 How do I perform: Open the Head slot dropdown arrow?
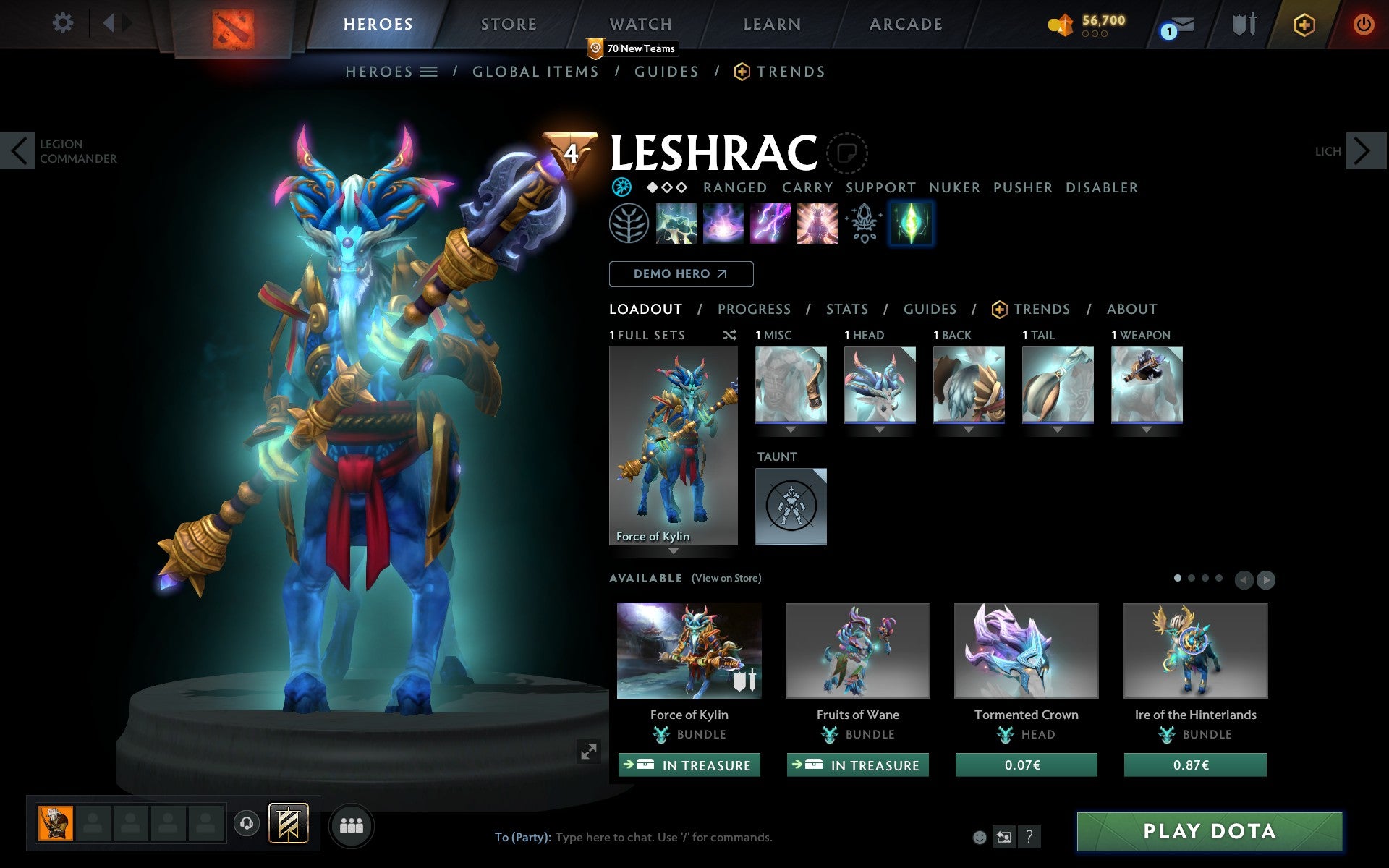pos(880,428)
